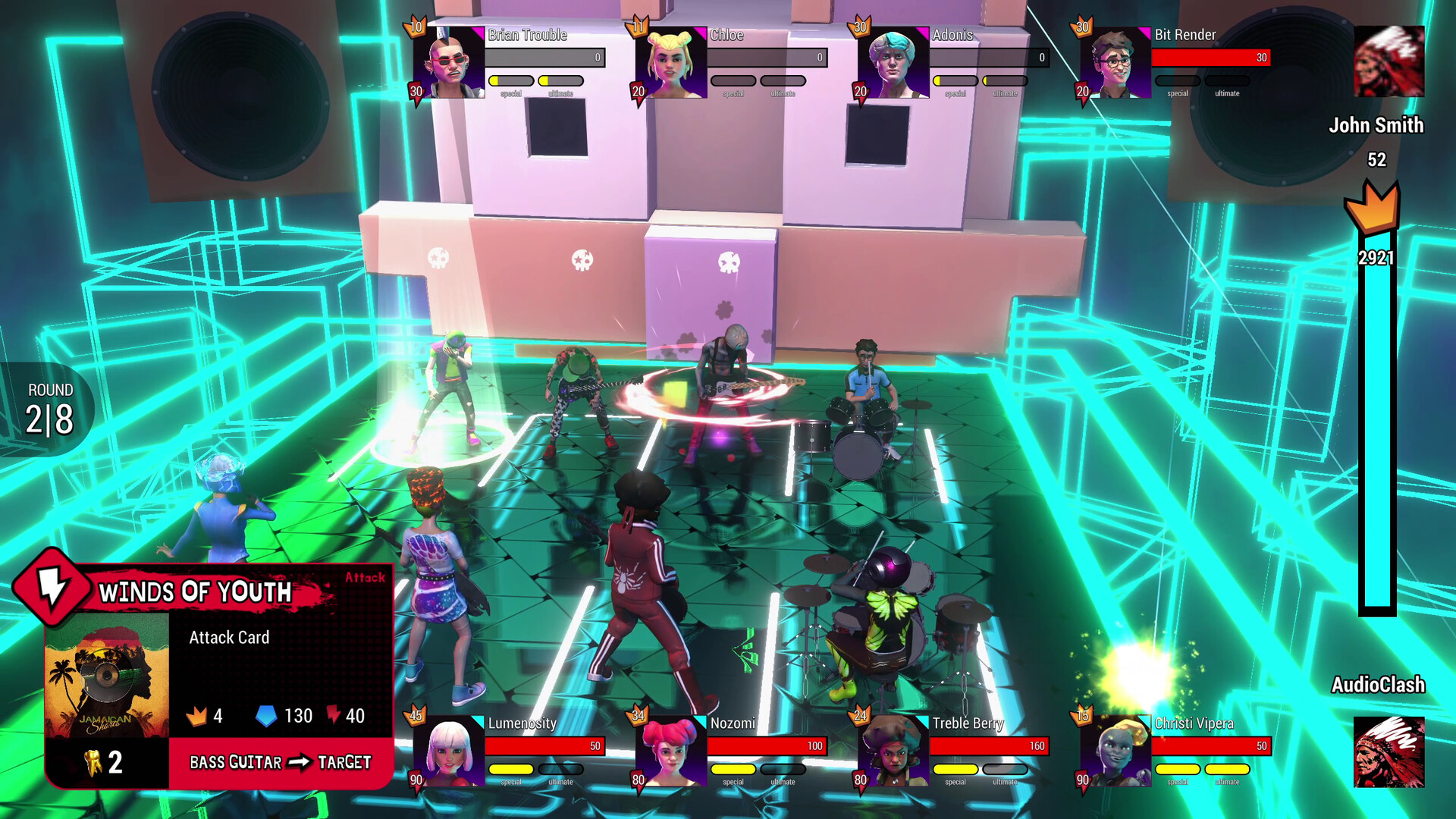Expand the Winds of Youth card details

pyautogui.click(x=197, y=593)
